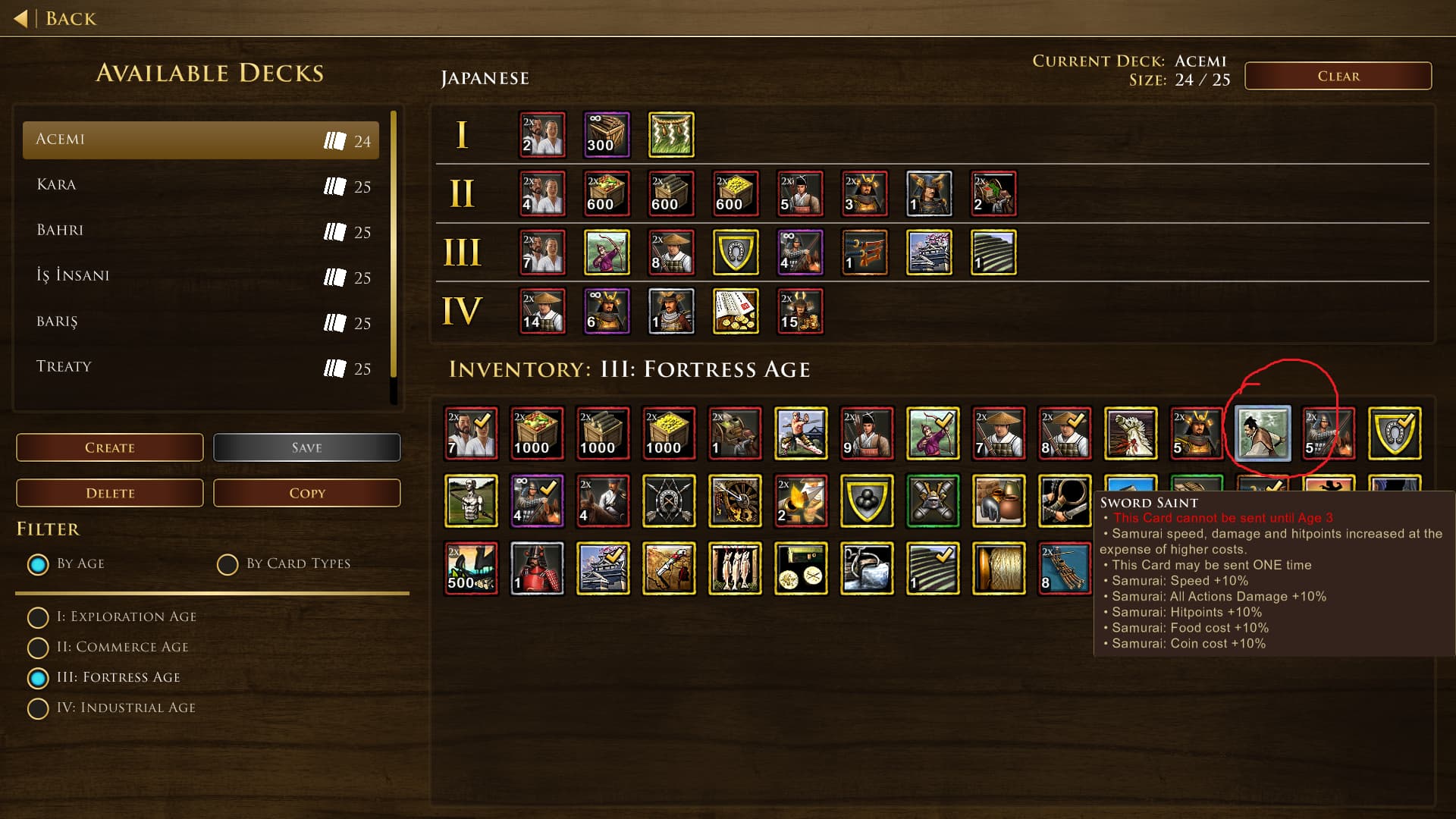Switch inventory to Commerce Age cards
The height and width of the screenshot is (819, 1456).
38,648
